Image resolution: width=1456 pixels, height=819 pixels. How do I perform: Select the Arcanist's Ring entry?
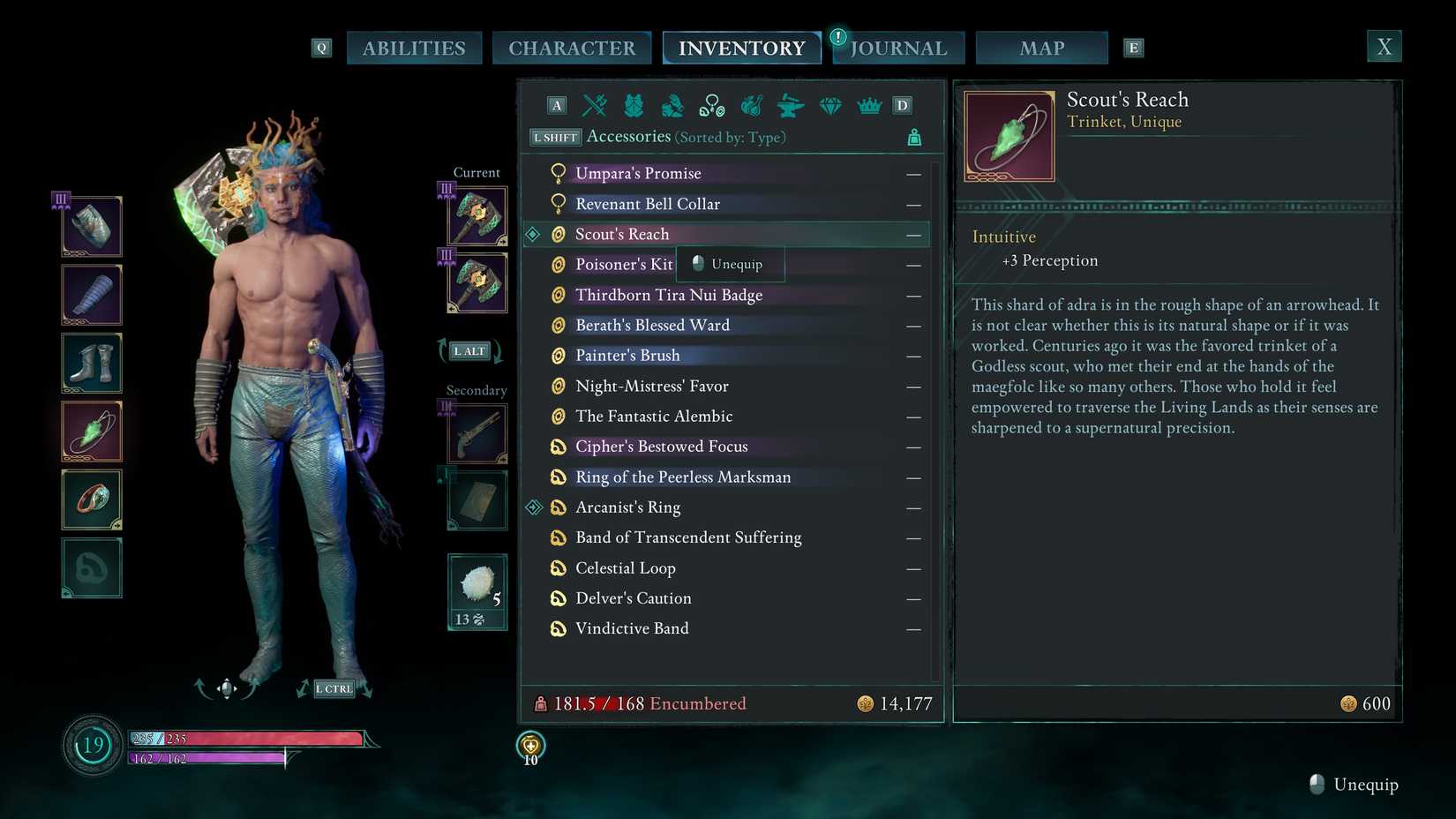pos(627,507)
